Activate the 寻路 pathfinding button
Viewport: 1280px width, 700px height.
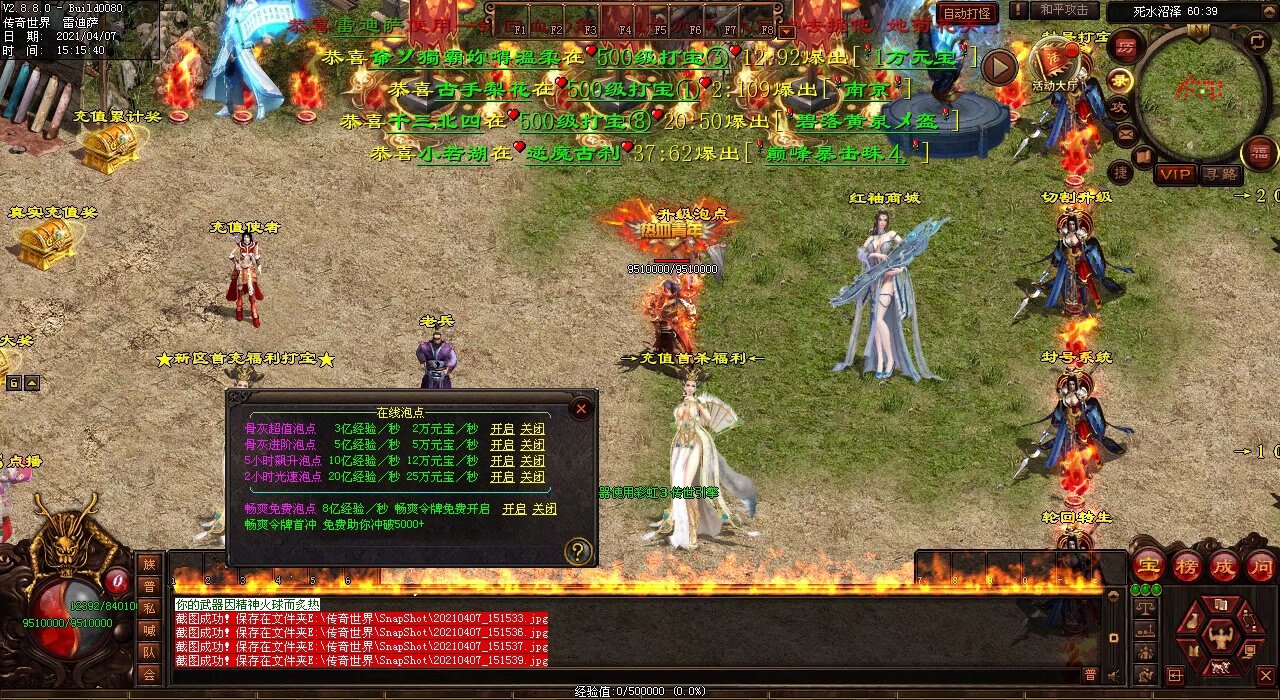tap(1221, 174)
